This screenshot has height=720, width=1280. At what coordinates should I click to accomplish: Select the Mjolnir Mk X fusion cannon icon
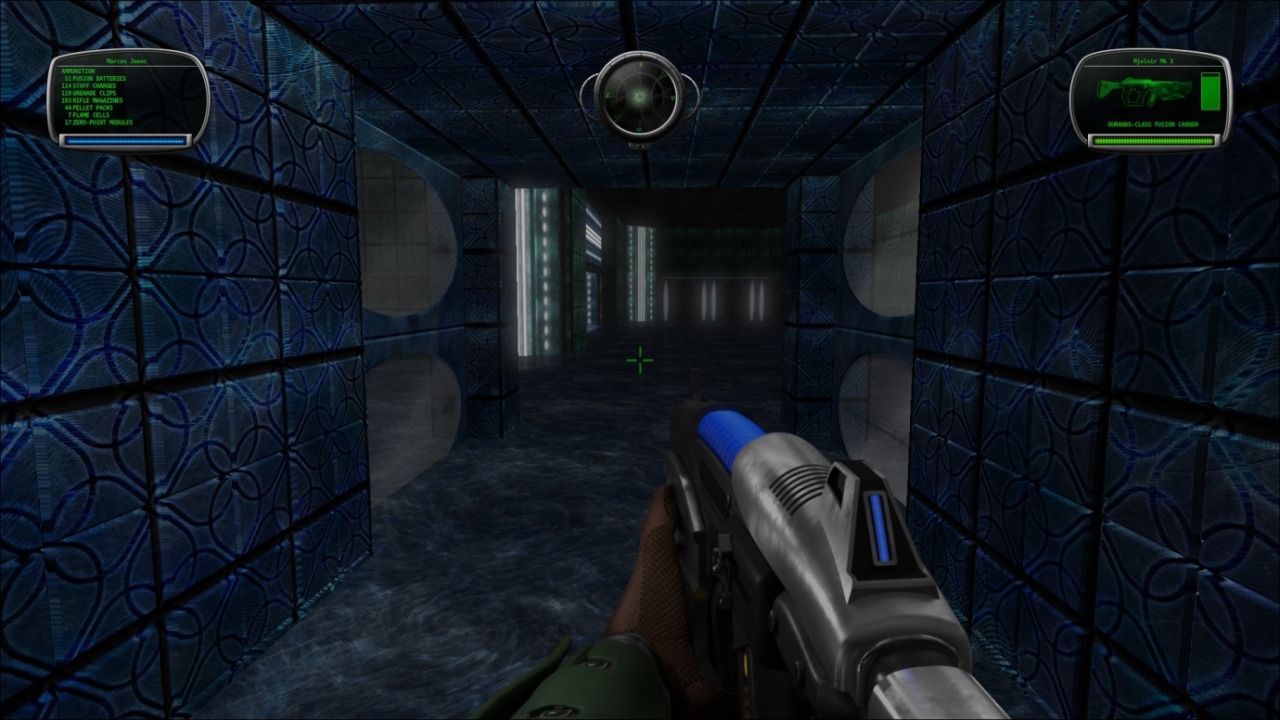pos(1142,91)
